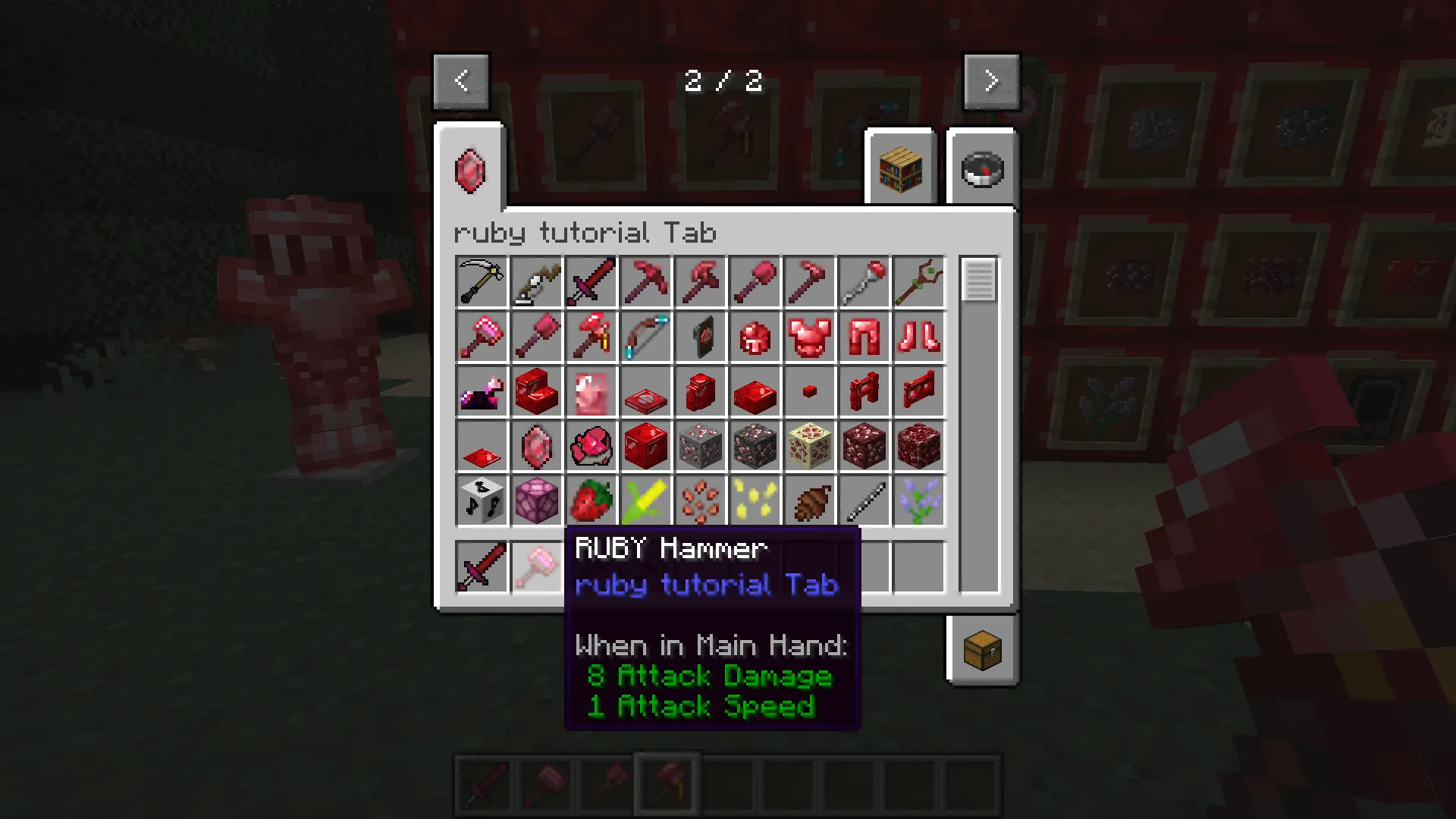The height and width of the screenshot is (819, 1456).
Task: Select the ruby shield
Action: [x=700, y=336]
